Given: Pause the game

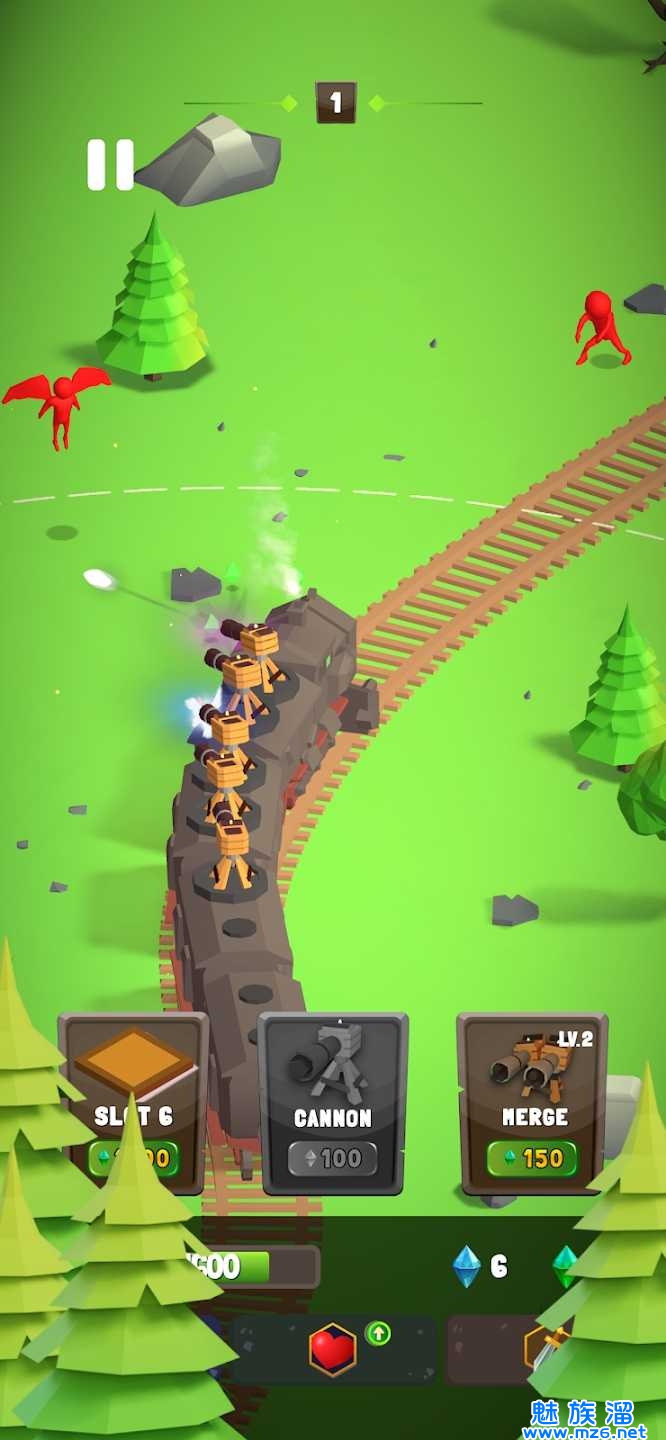Looking at the screenshot, I should tap(110, 165).
